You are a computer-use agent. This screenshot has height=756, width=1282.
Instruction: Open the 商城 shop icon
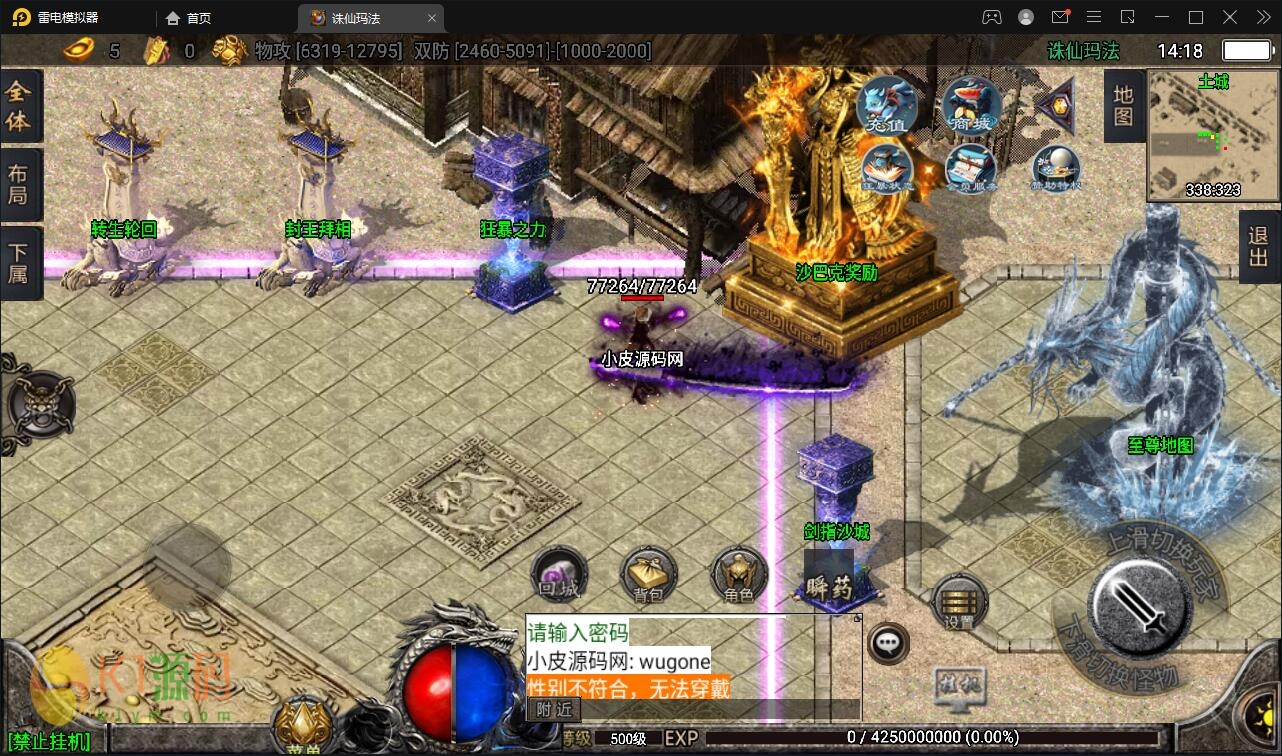[970, 105]
